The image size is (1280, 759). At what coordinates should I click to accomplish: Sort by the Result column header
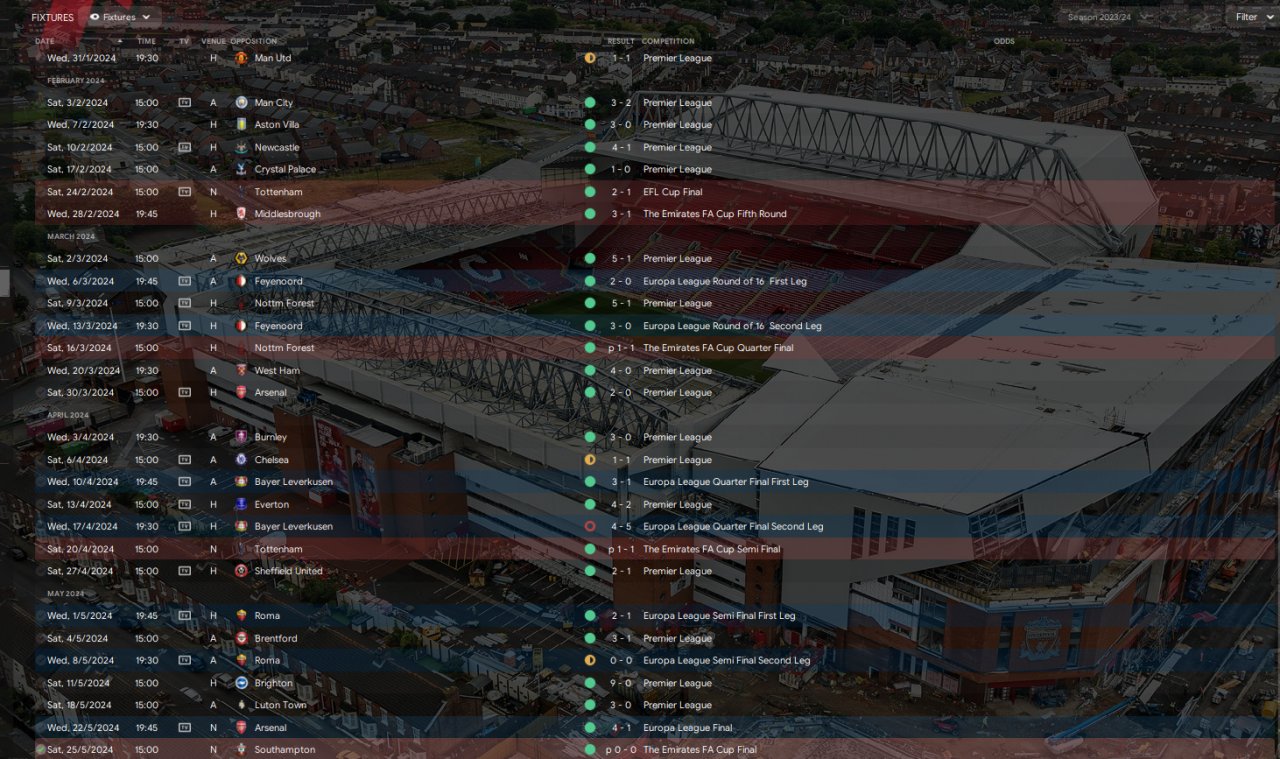pyautogui.click(x=620, y=41)
